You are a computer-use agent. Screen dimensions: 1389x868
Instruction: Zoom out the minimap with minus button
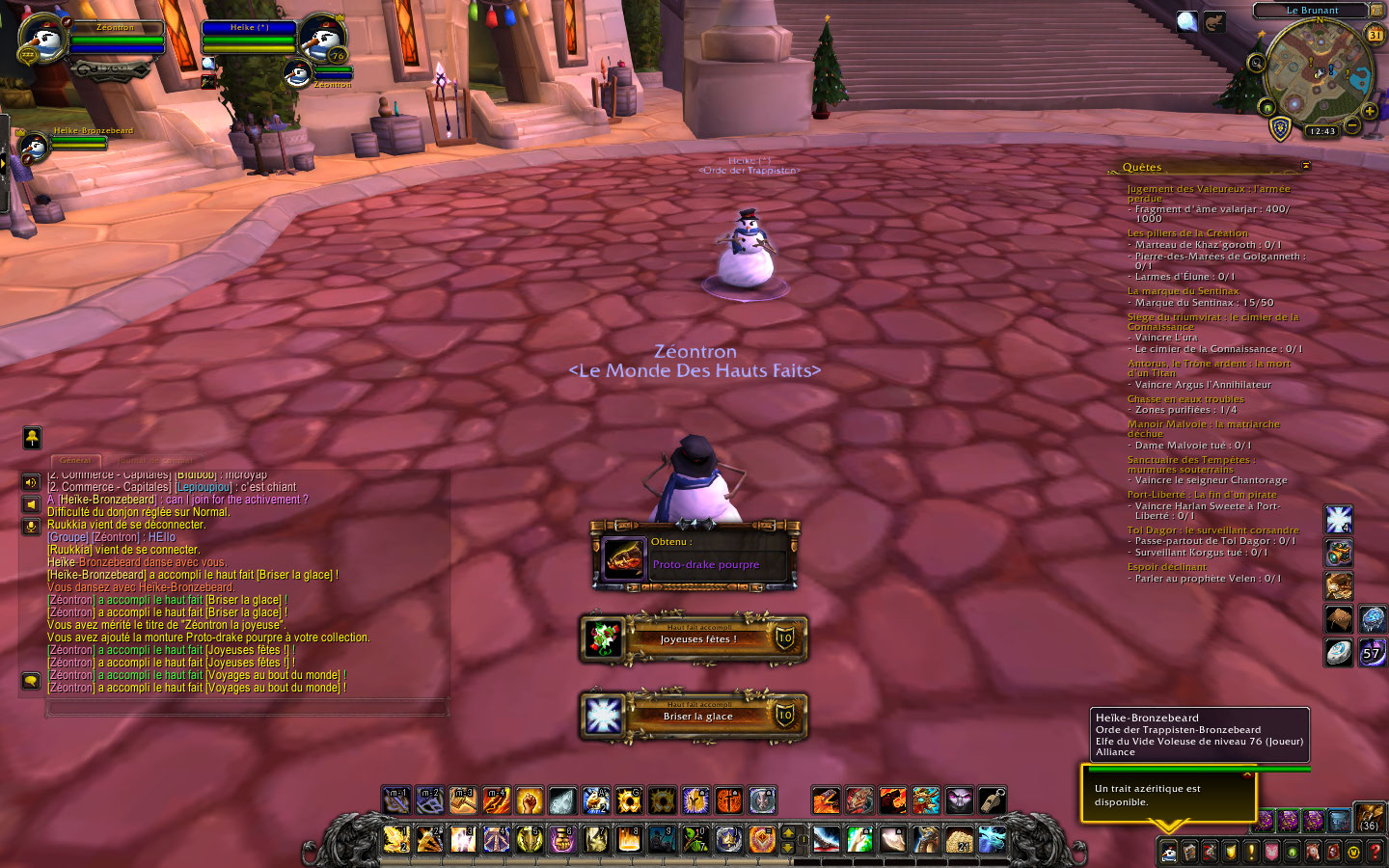coord(1352,125)
